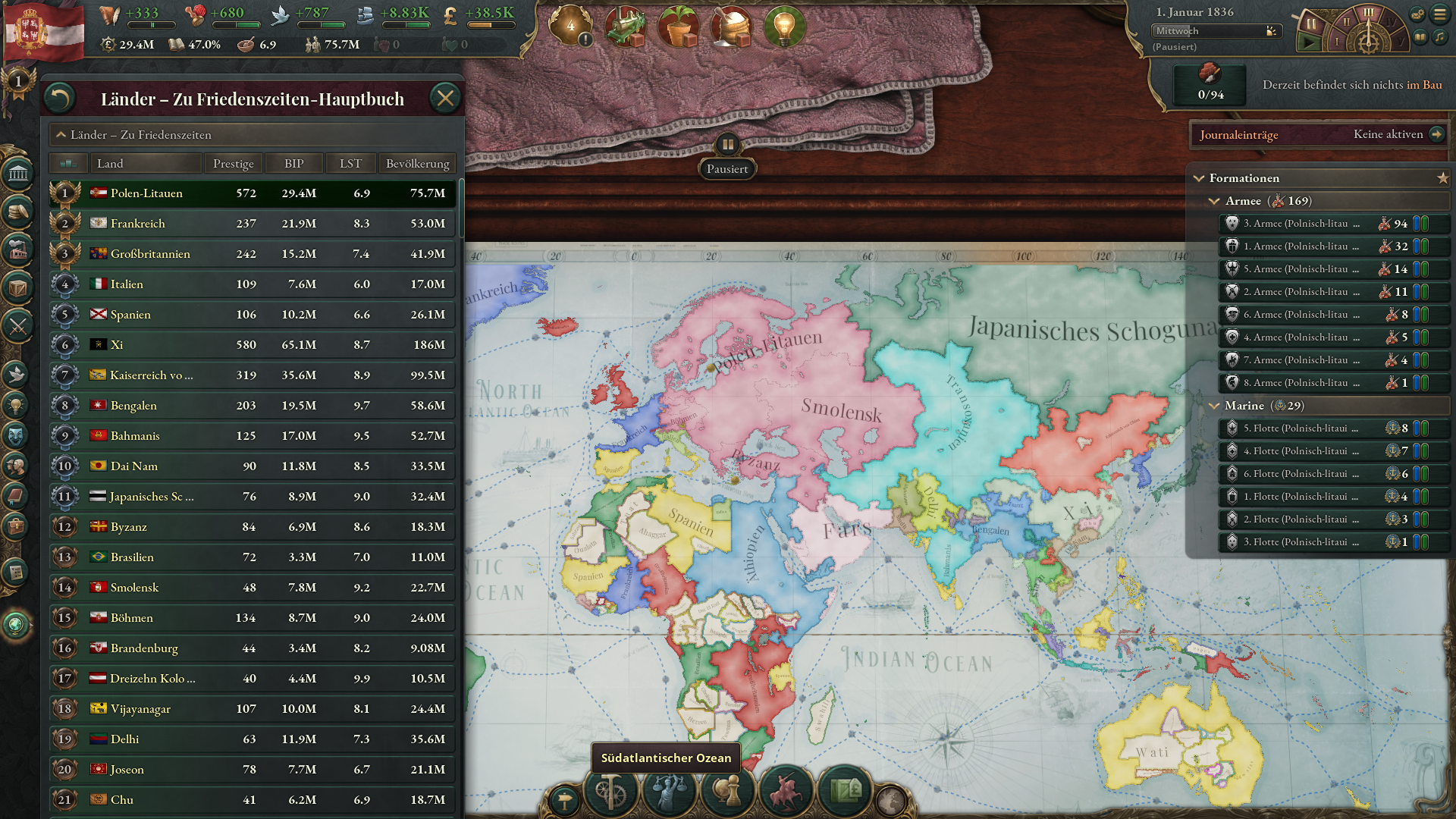Collapse the Armee formations list
The image size is (1456, 819).
1214,201
